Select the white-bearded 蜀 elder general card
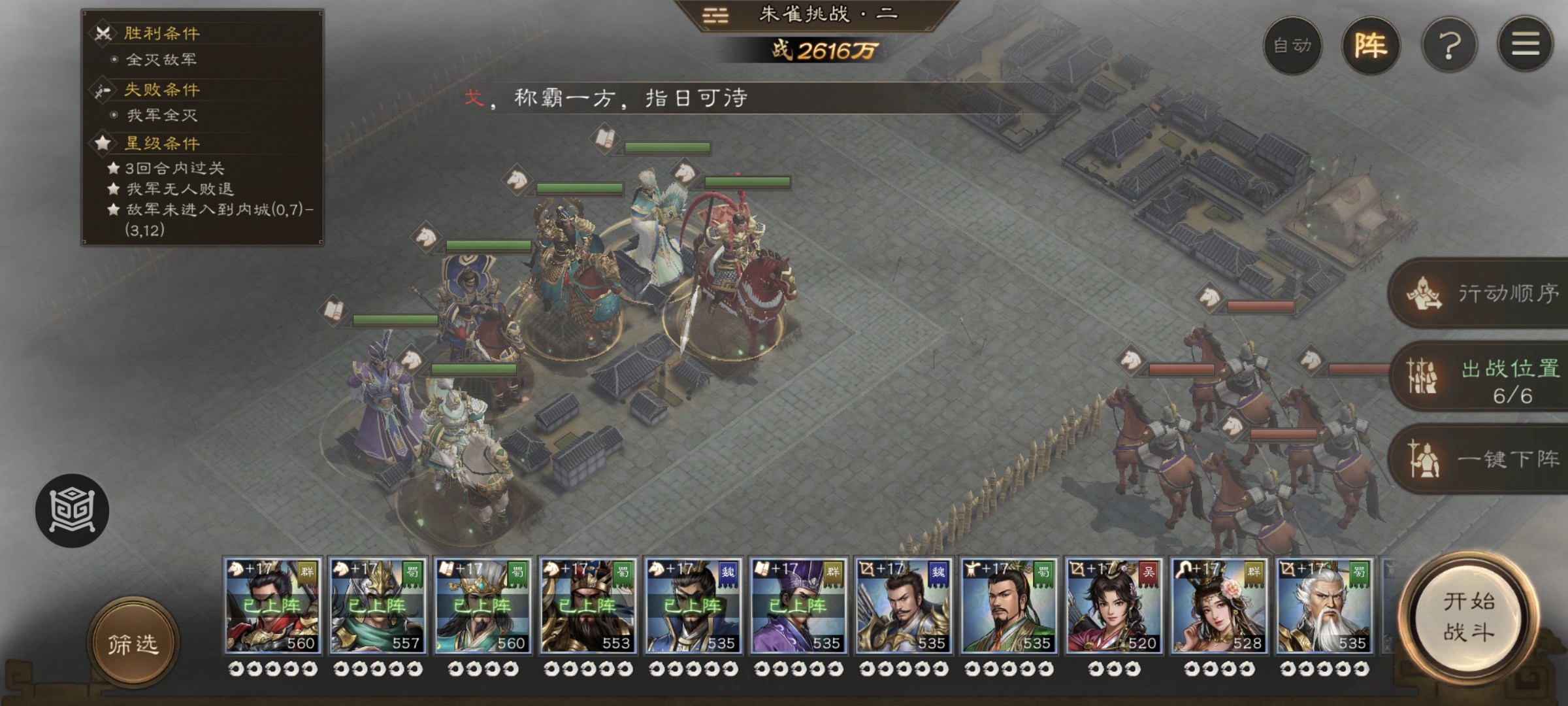The image size is (1568, 706). (x=1324, y=605)
